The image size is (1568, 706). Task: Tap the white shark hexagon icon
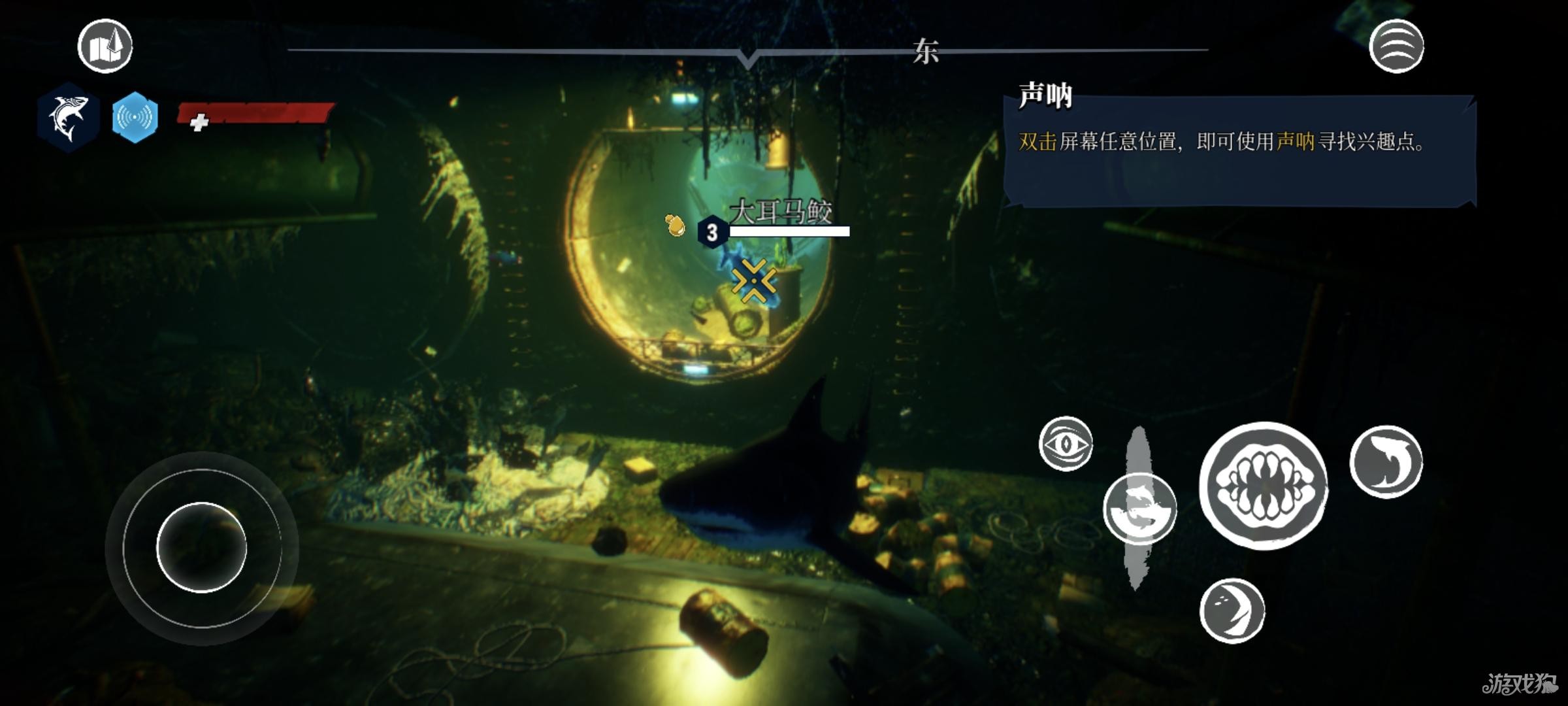(x=68, y=118)
